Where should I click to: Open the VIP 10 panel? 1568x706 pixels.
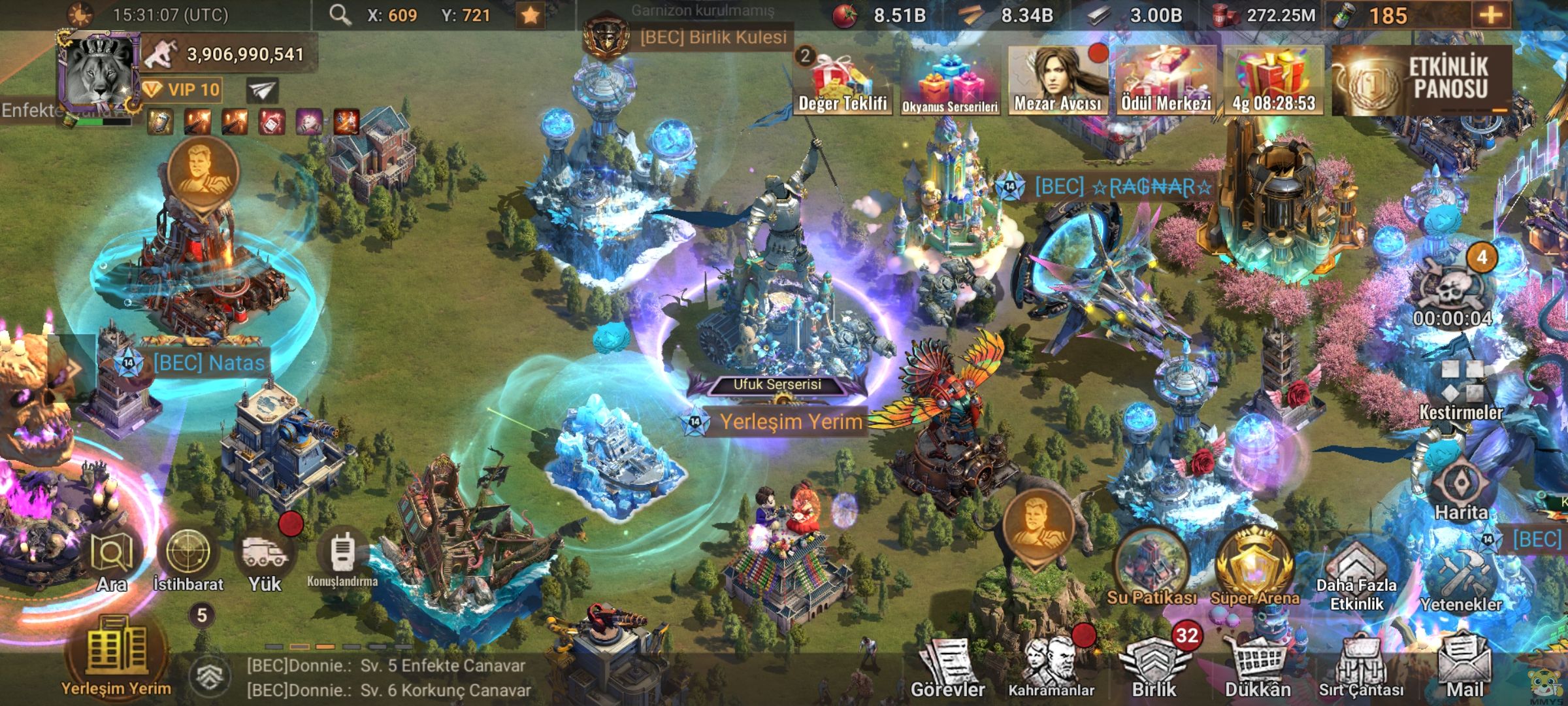pos(182,89)
